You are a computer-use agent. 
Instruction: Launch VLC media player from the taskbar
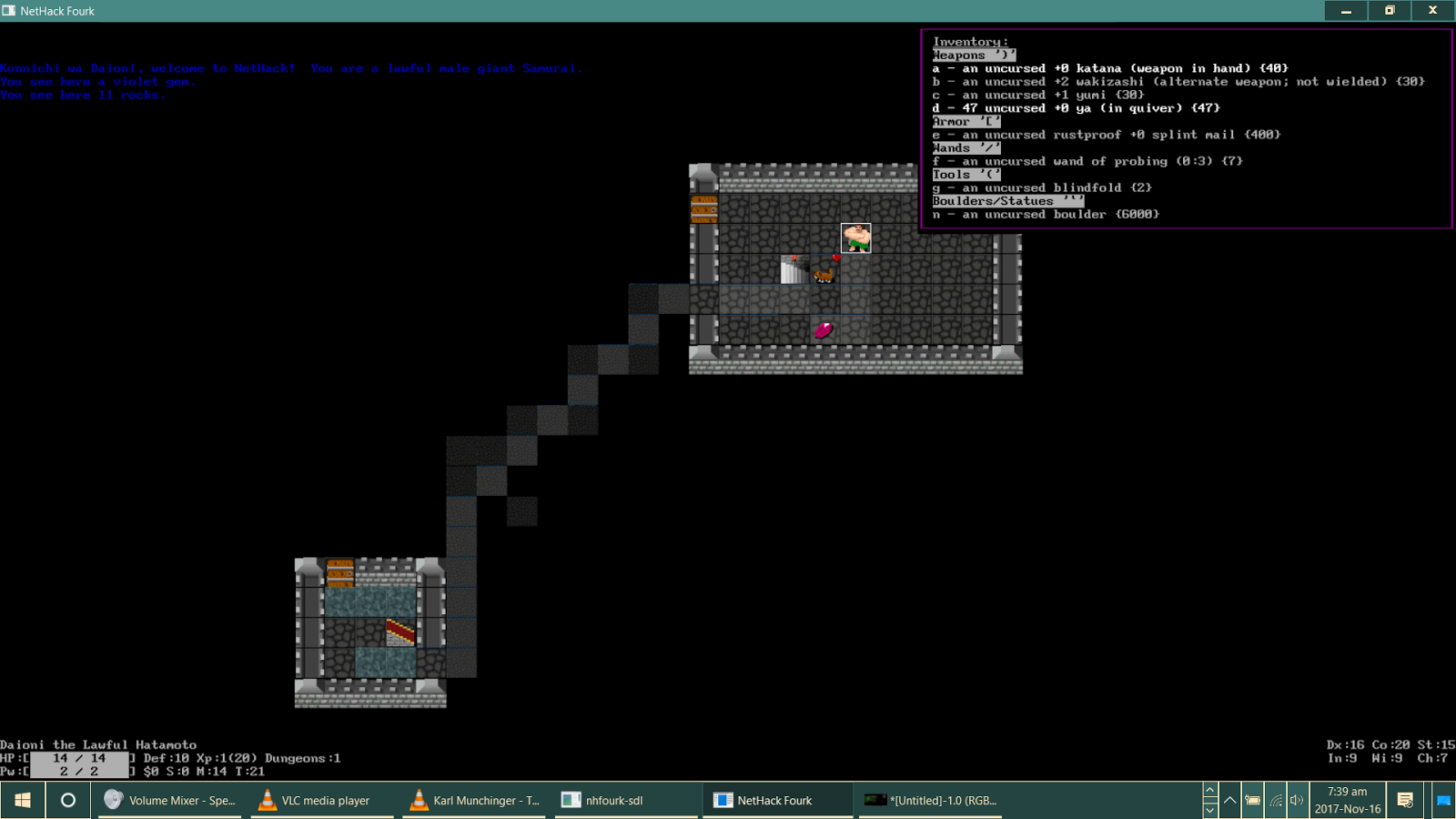(314, 800)
